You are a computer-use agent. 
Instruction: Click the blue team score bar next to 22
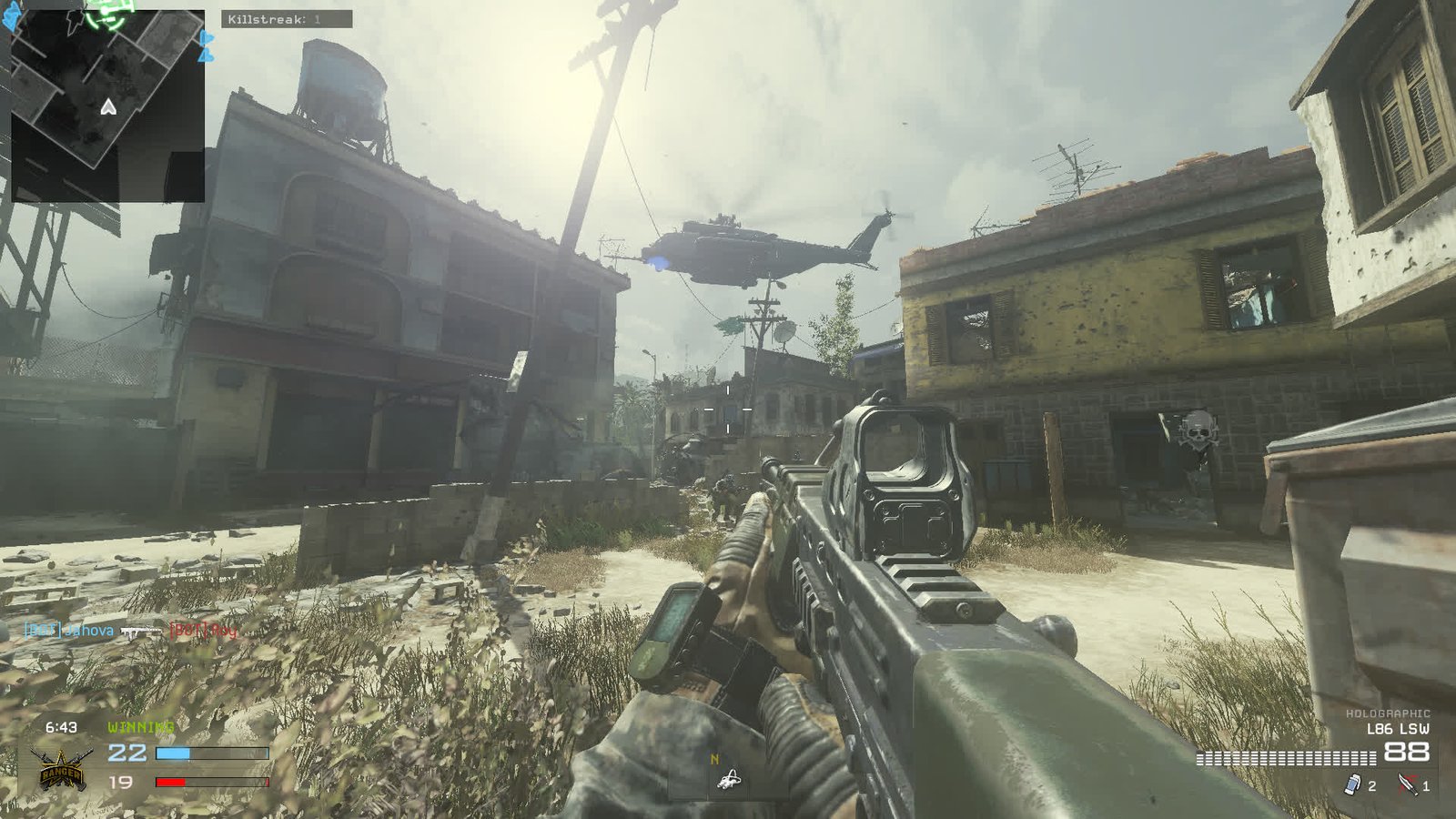(x=214, y=753)
